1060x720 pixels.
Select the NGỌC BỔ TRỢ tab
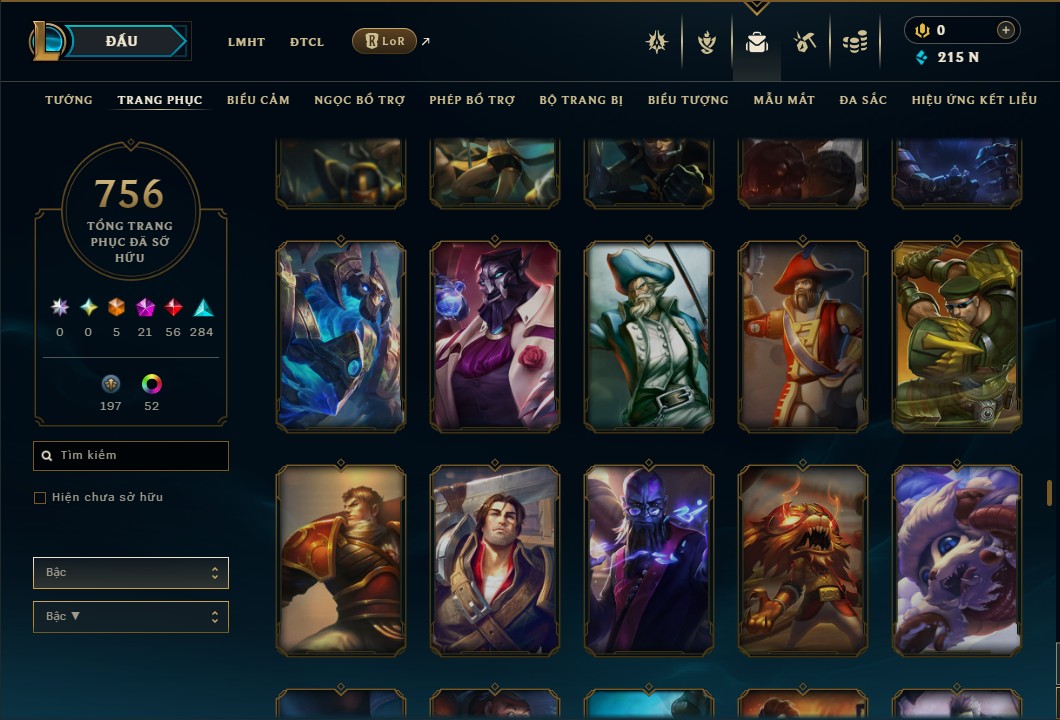[x=359, y=100]
